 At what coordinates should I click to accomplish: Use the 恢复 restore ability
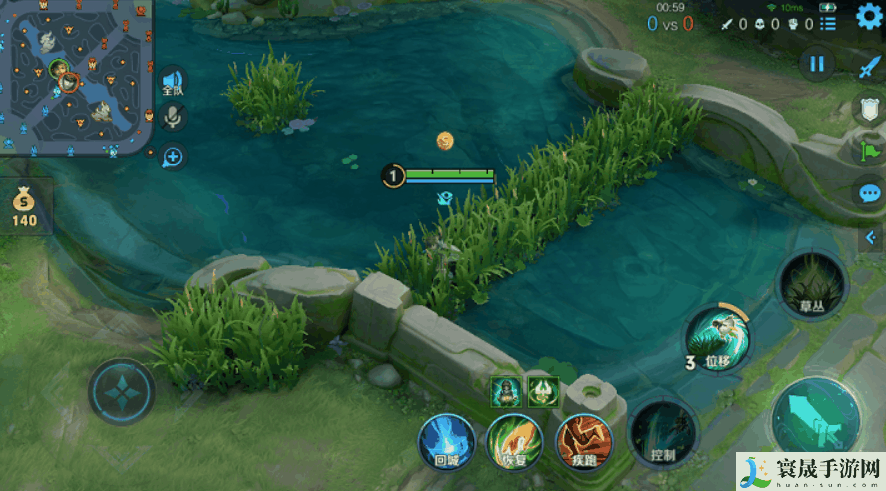(514, 441)
